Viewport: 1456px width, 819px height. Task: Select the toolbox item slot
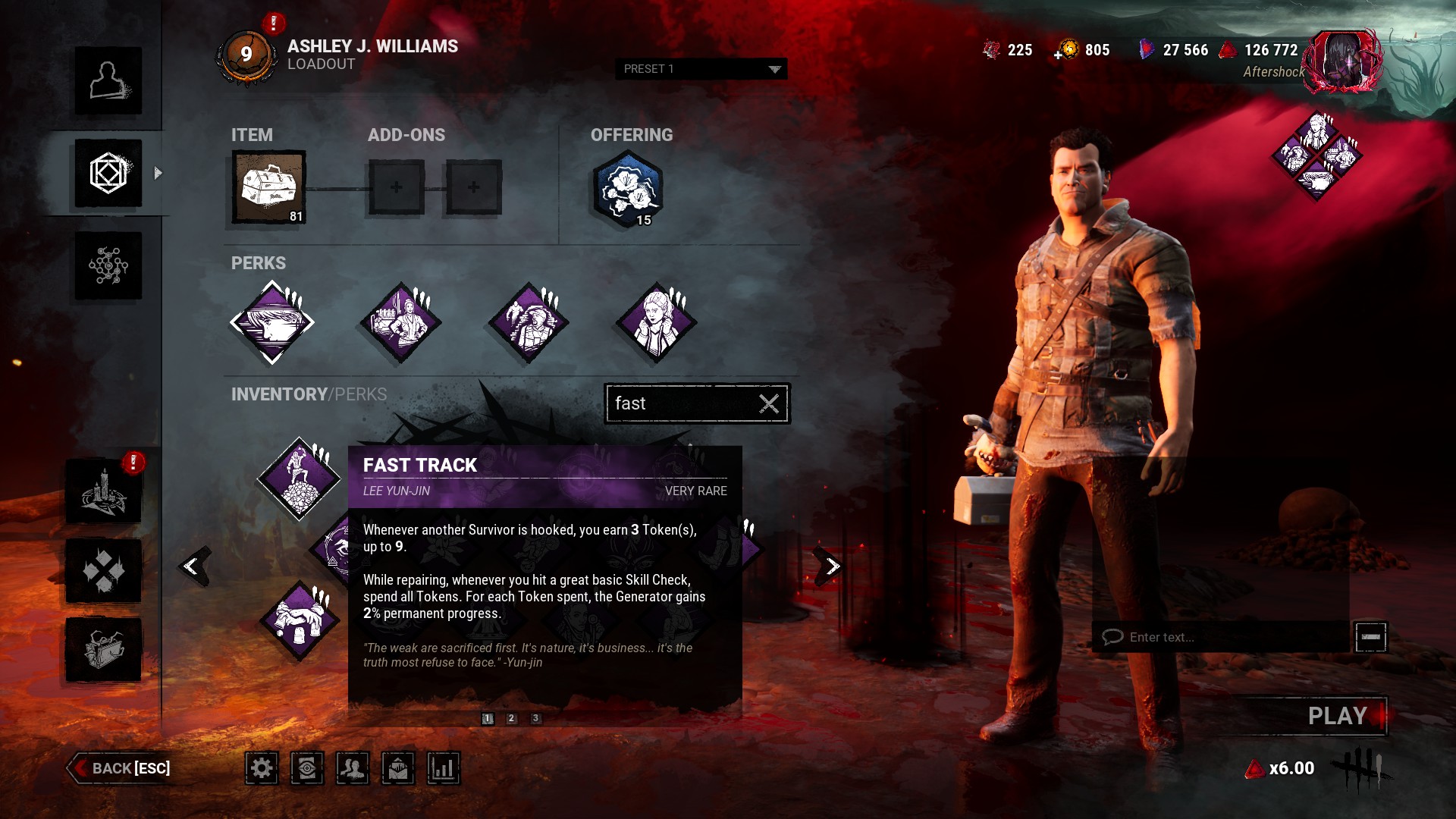coord(269,187)
